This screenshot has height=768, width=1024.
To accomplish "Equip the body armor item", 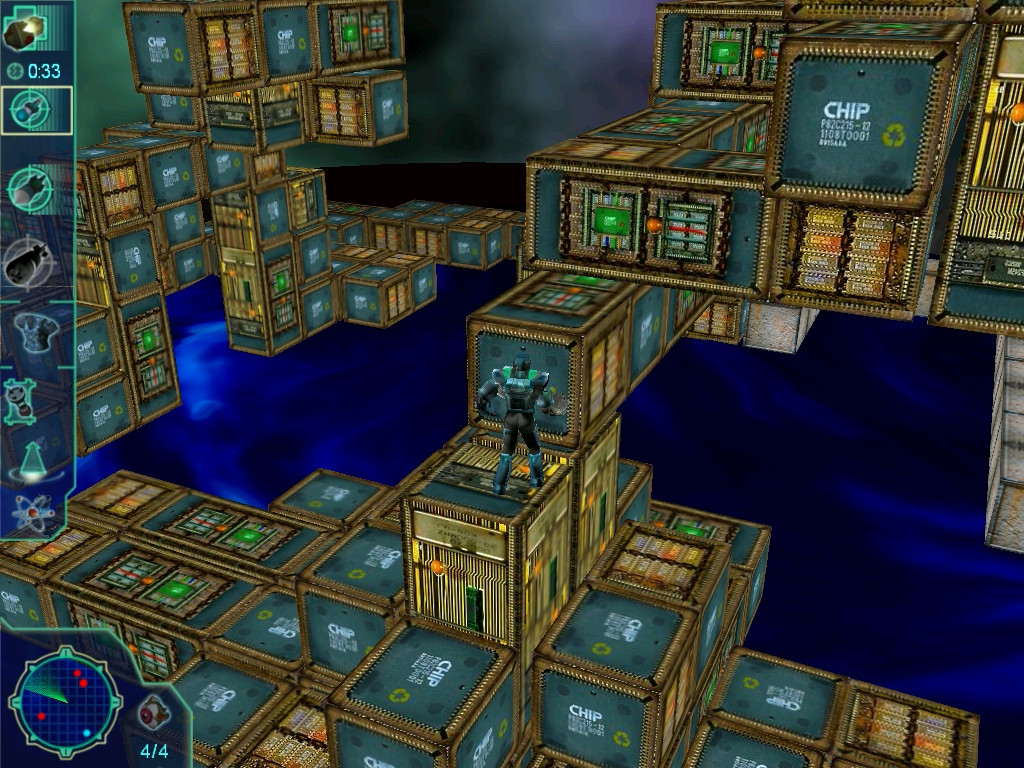I will coord(32,329).
